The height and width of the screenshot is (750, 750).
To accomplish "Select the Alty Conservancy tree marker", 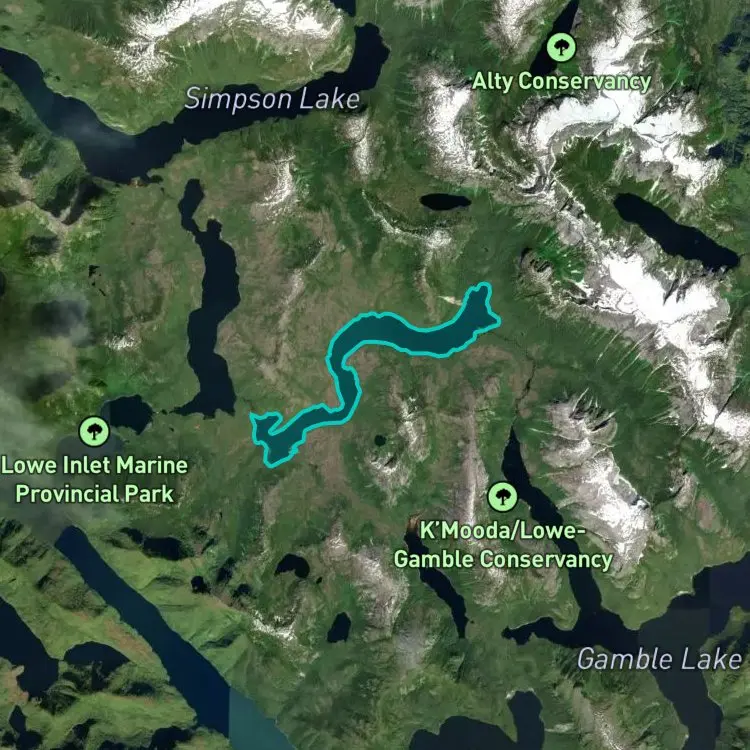I will (561, 47).
